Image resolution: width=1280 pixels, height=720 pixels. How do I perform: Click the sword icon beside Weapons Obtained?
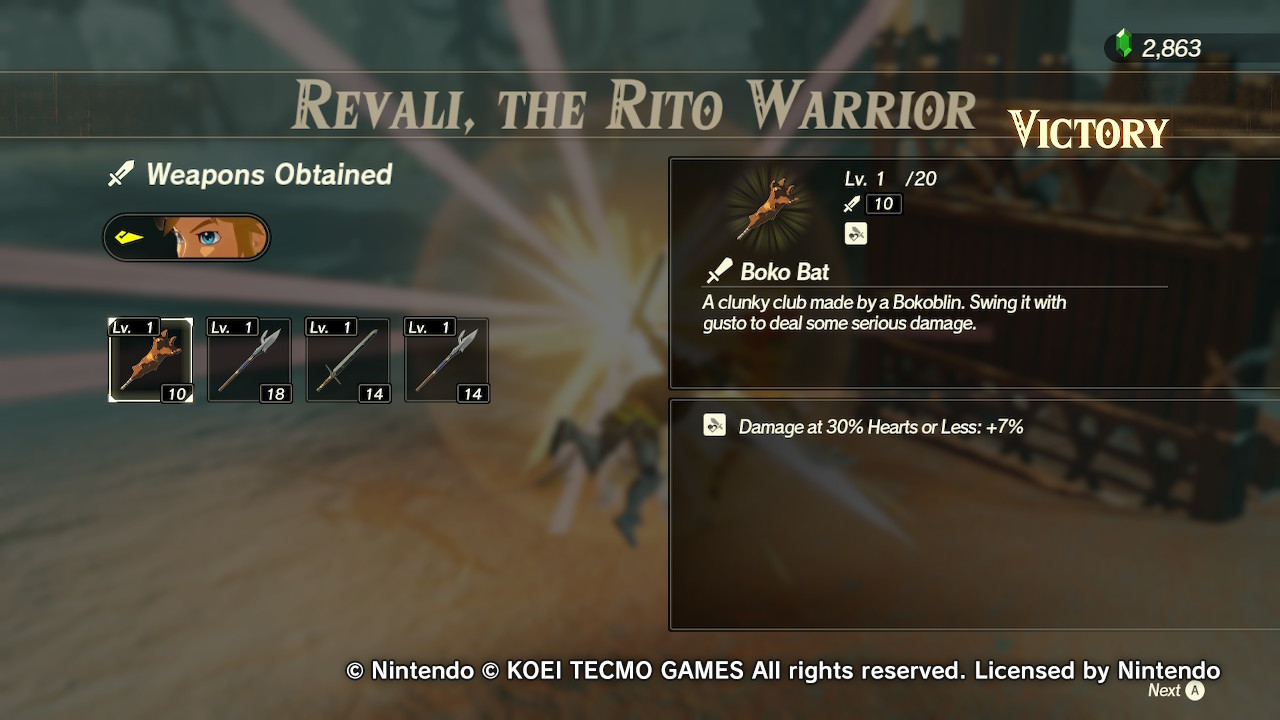click(x=121, y=174)
